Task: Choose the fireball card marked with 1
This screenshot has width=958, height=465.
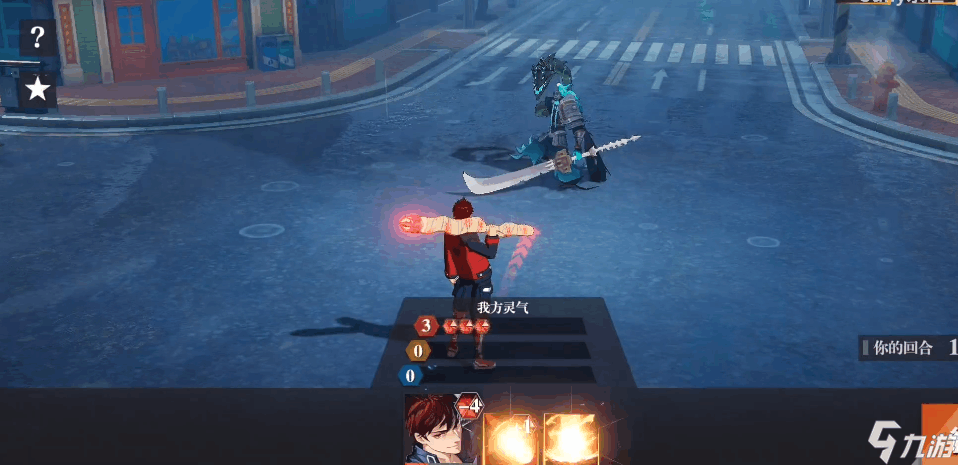Action: tap(512, 438)
